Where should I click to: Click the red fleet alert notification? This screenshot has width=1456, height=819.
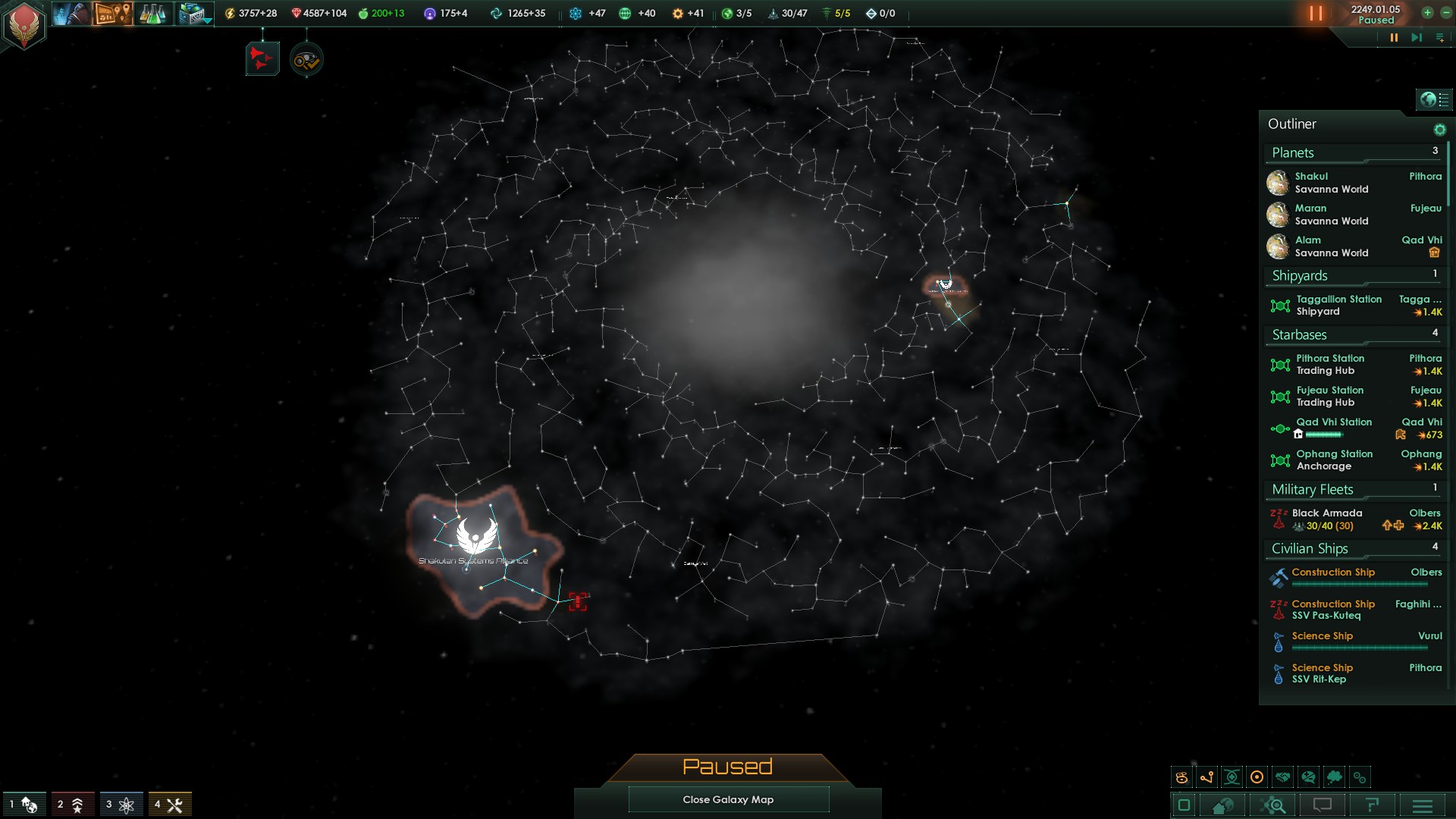[262, 59]
